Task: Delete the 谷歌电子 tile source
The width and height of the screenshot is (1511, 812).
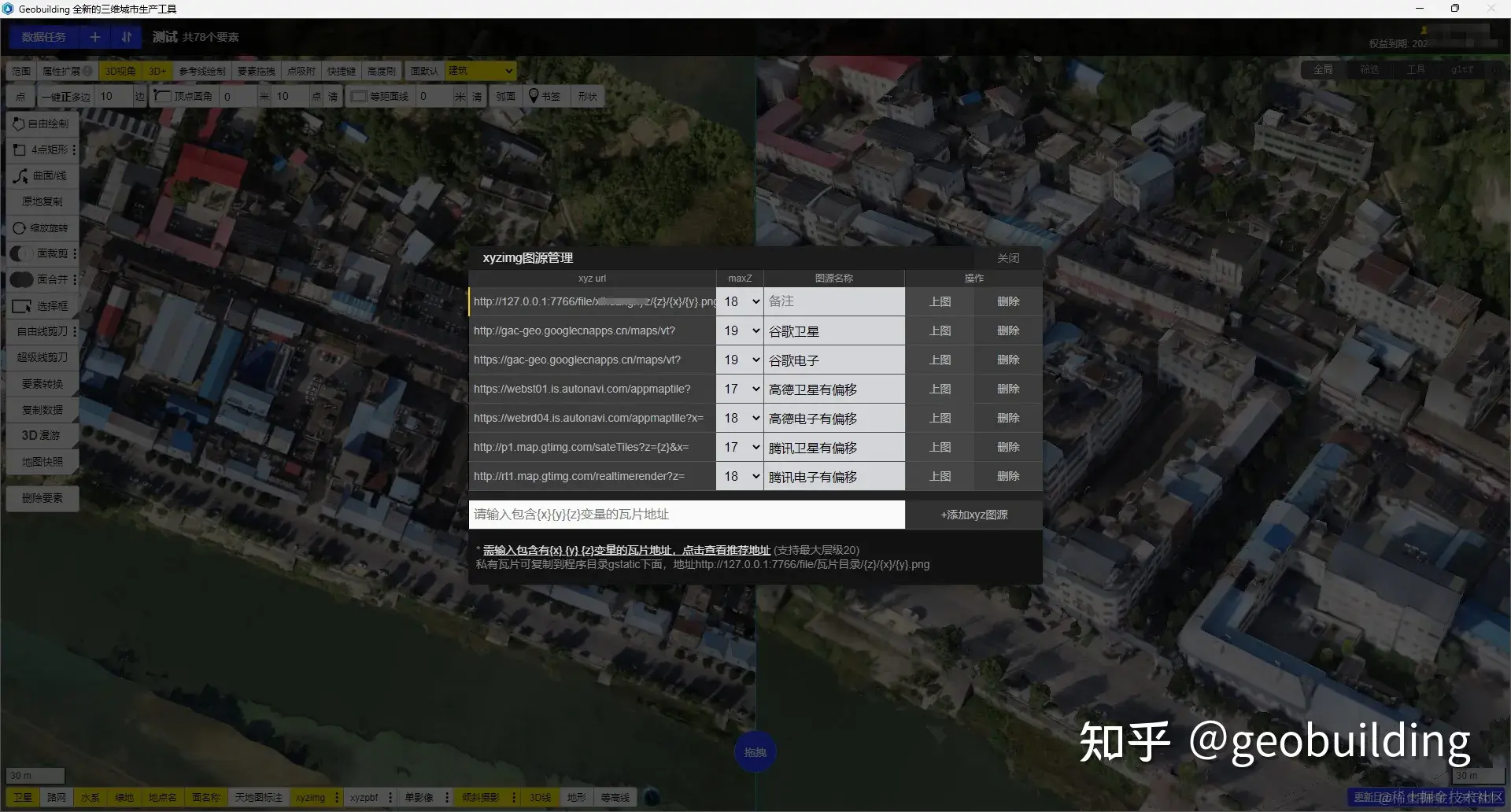Action: pos(1007,360)
